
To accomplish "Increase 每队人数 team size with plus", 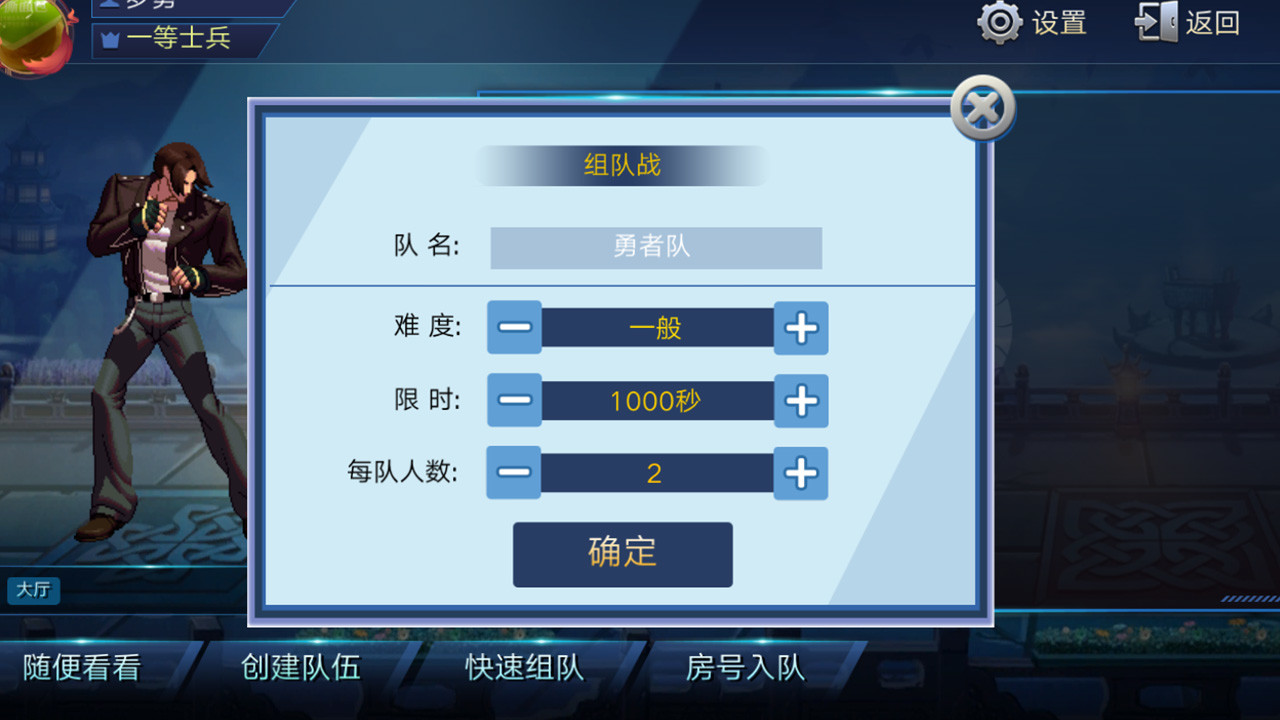I will [800, 473].
